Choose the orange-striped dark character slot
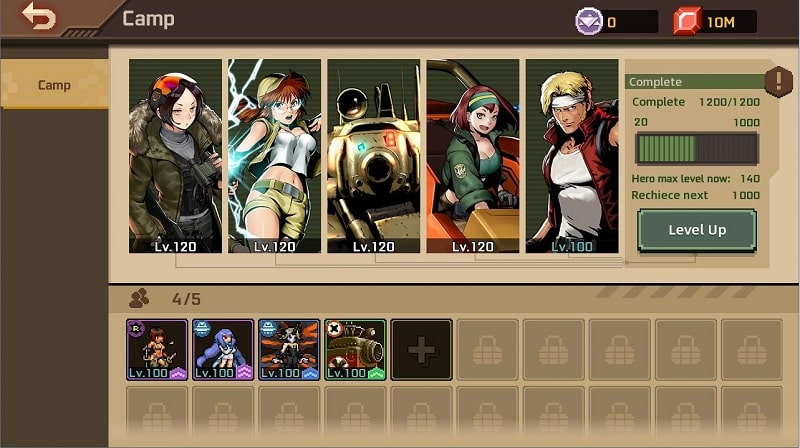Image resolution: width=800 pixels, height=448 pixels. tap(289, 349)
